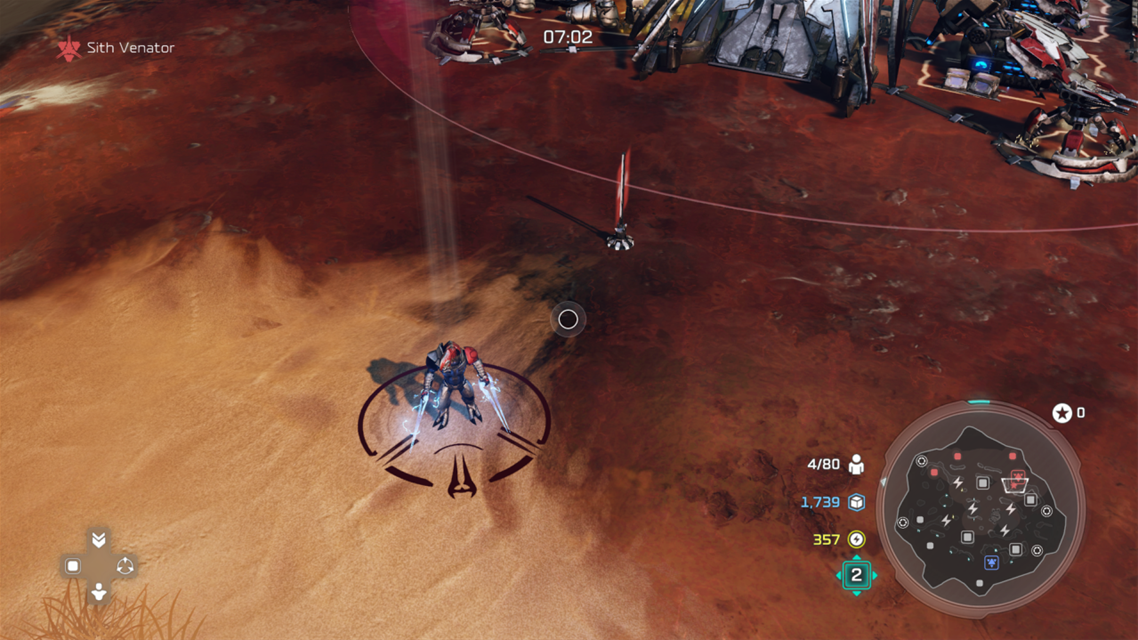
Task: Click the tech level 2 badge
Action: pos(856,575)
